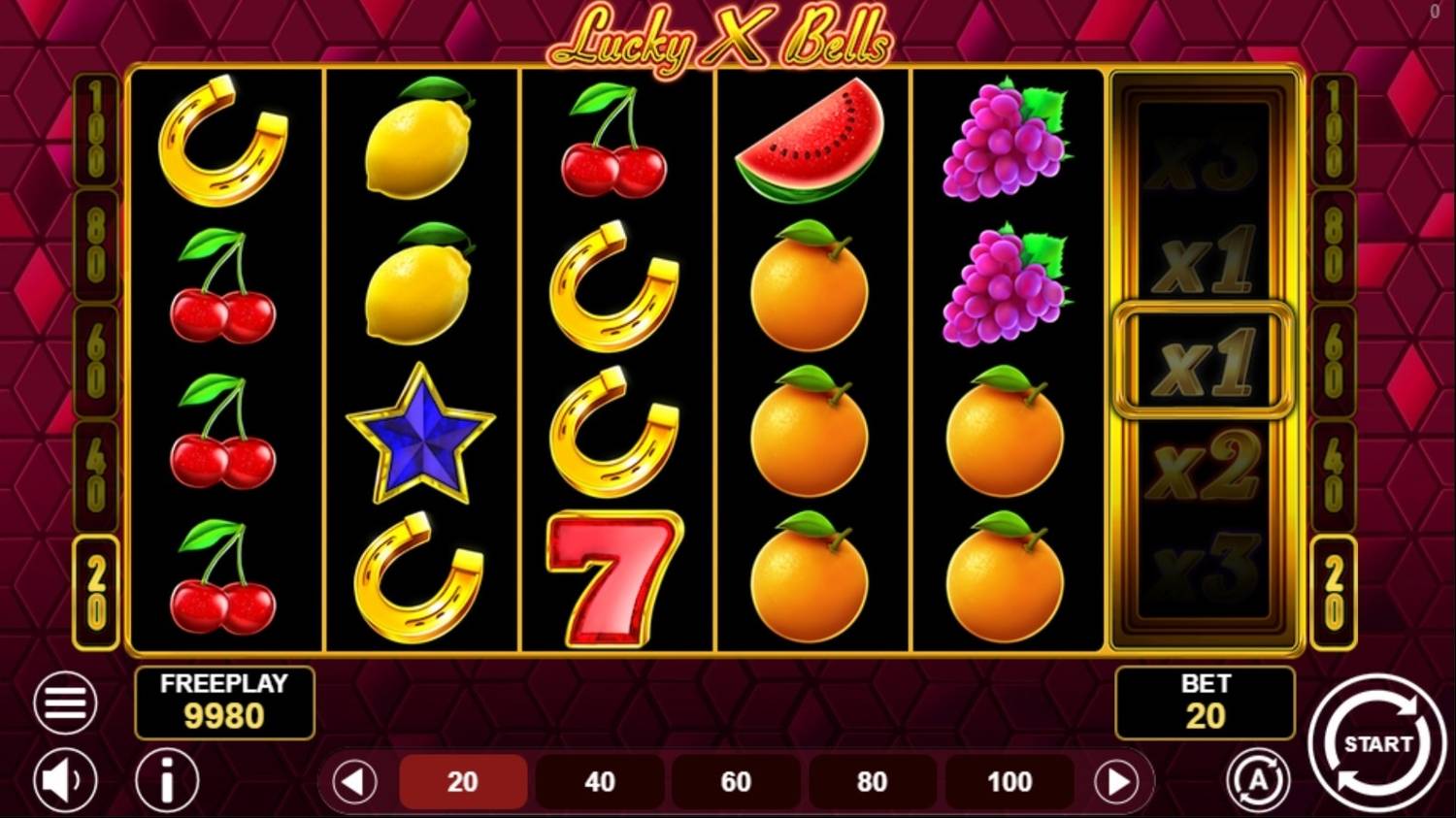Click the FREEPLAY balance display
Viewport: 1456px width, 818px height.
pos(224,703)
